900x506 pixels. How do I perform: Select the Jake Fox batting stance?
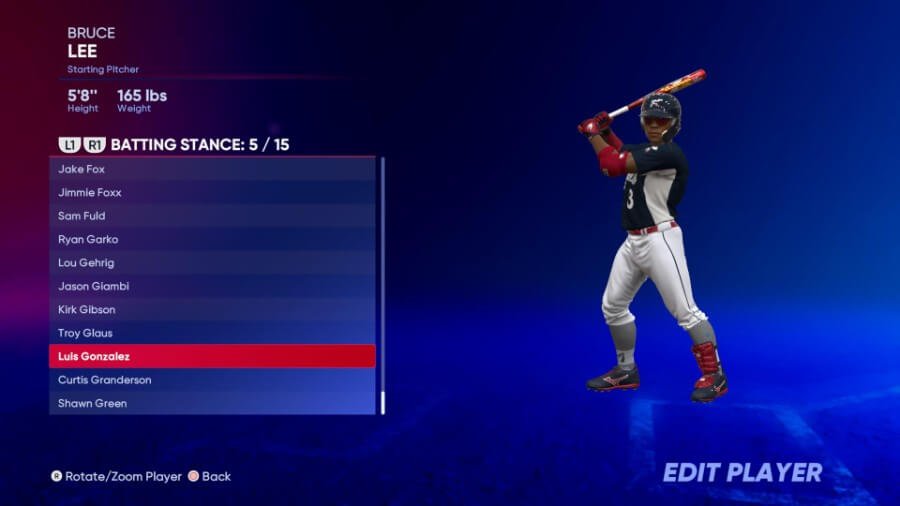click(212, 169)
